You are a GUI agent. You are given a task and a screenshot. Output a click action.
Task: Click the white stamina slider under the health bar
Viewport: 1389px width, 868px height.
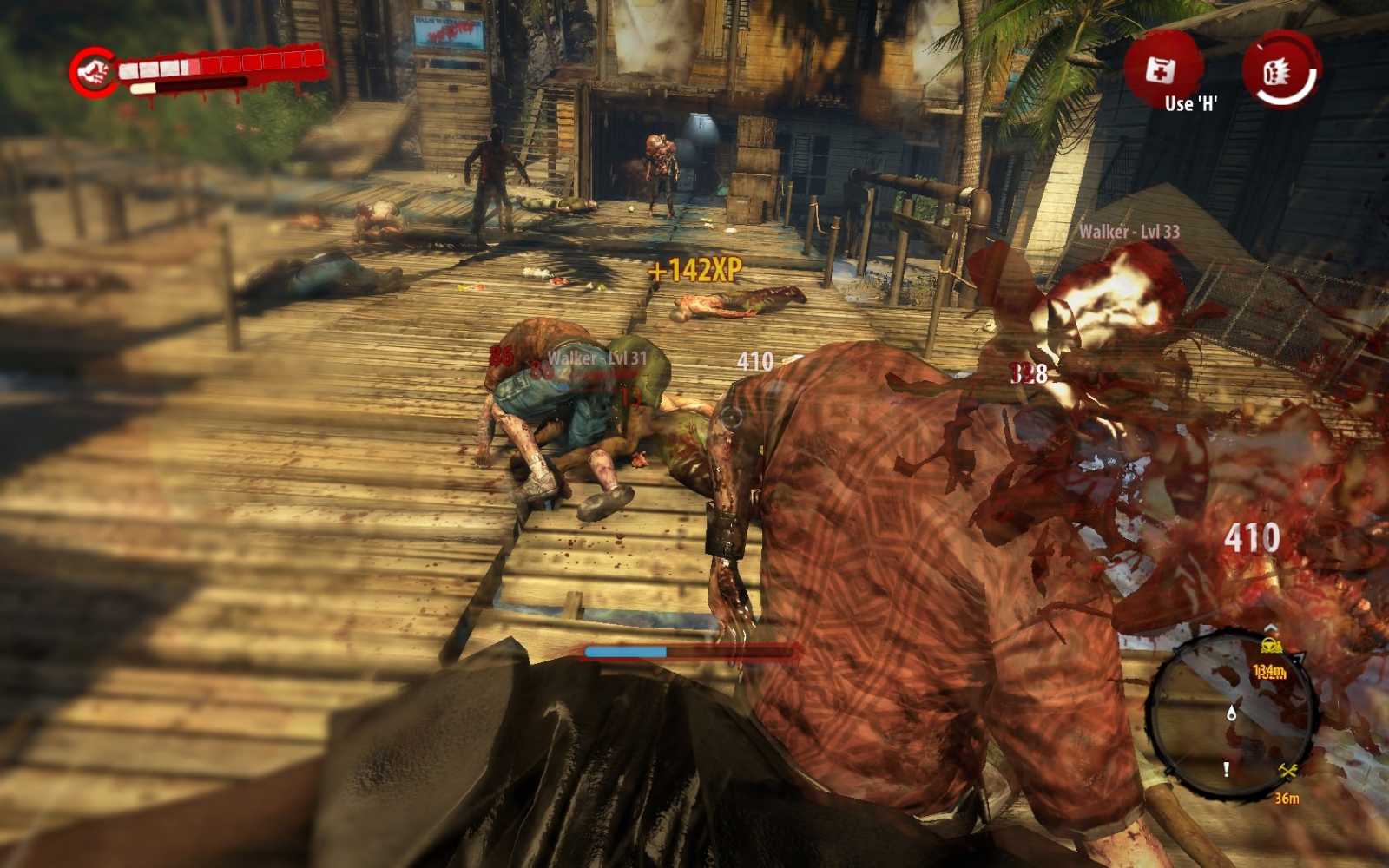143,88
